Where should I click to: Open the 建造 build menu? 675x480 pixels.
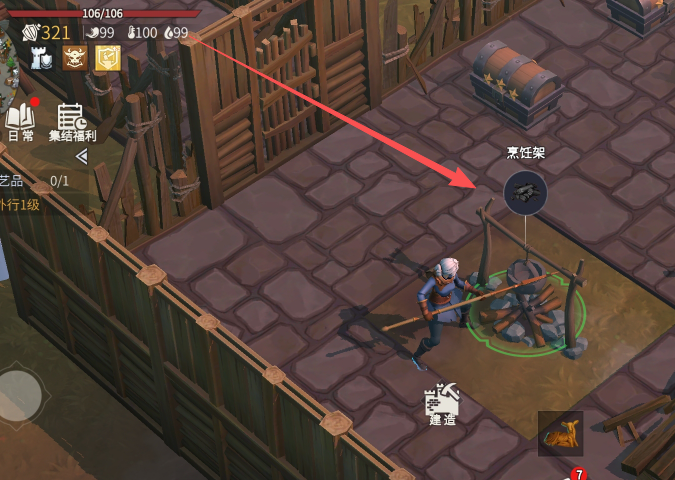[442, 403]
